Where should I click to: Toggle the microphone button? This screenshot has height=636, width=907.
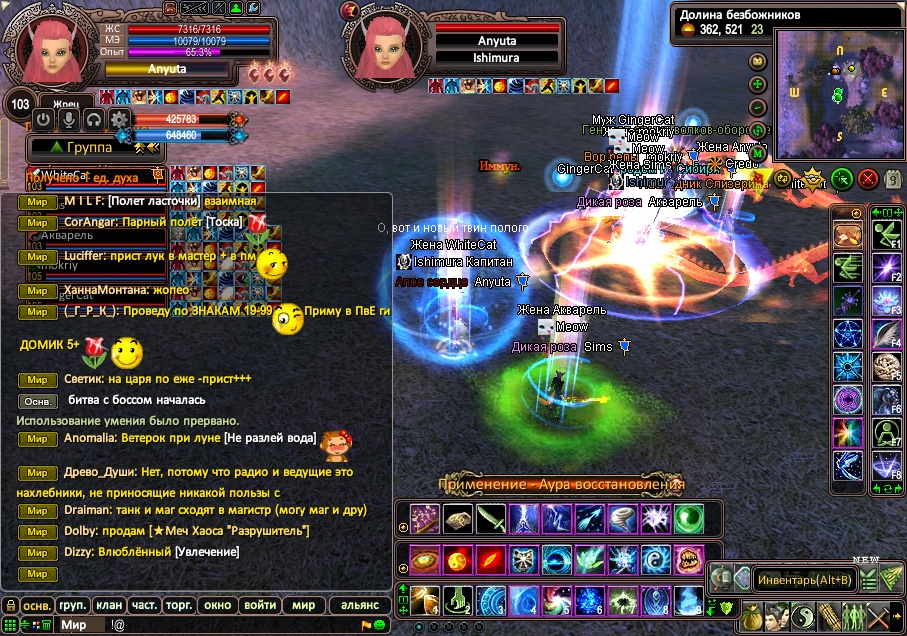tap(68, 120)
